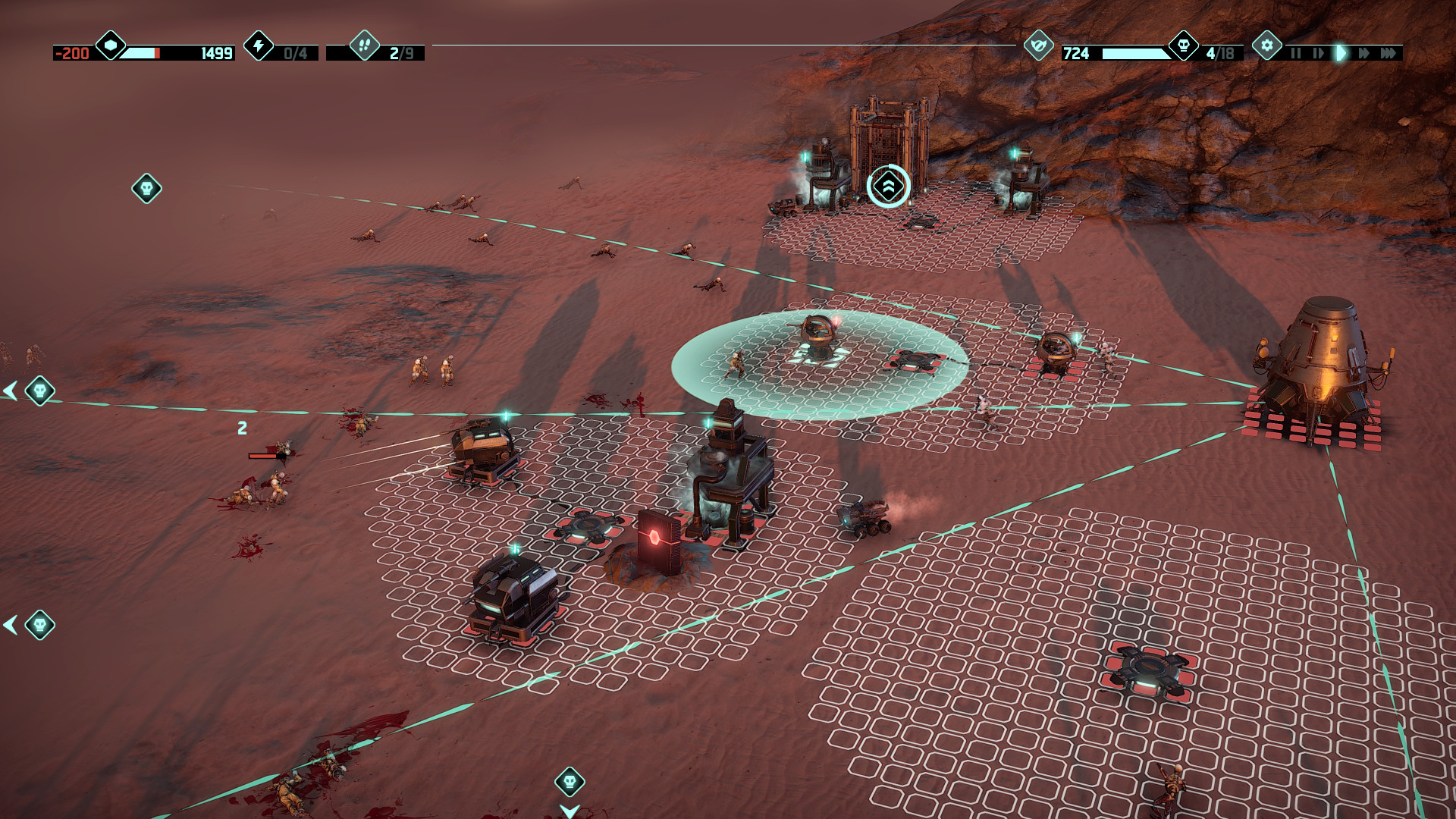Enable normal speed with the single-arrow play control
Viewport: 1456px width, 819px height.
click(x=1341, y=54)
